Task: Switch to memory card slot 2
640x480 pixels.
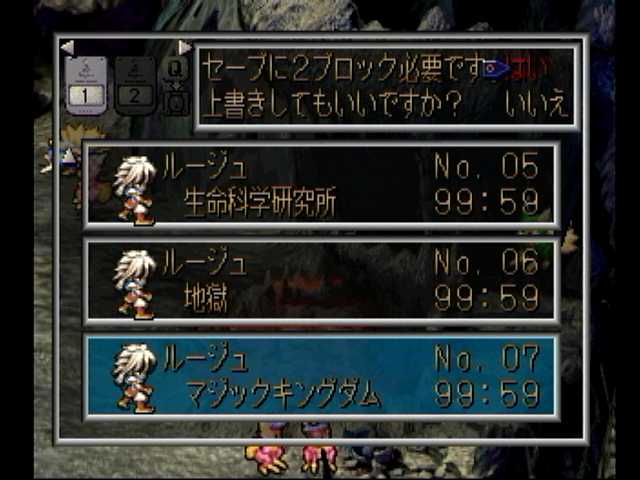Action: tap(135, 84)
